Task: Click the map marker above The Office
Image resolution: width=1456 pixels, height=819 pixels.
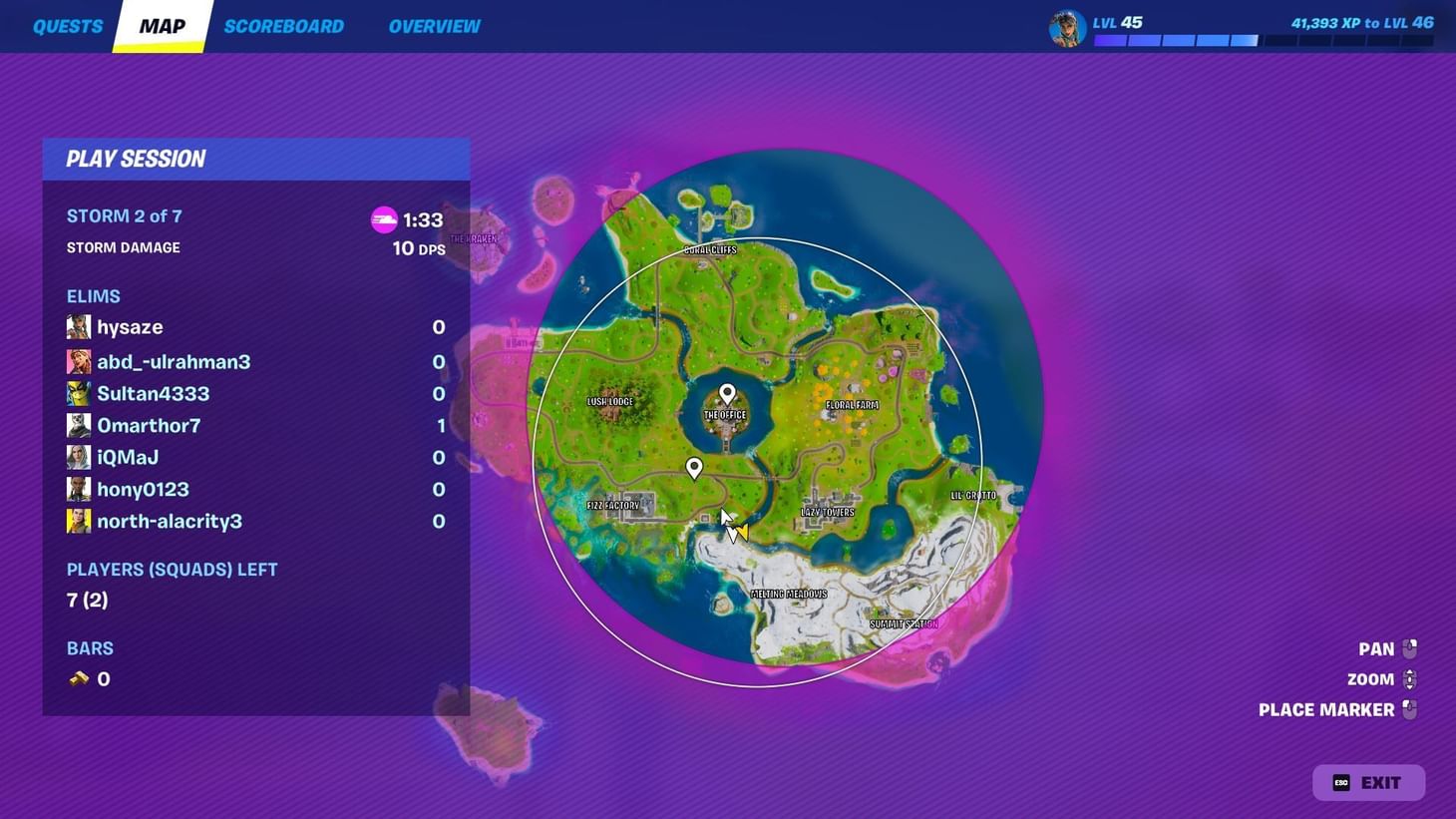Action: pos(725,393)
